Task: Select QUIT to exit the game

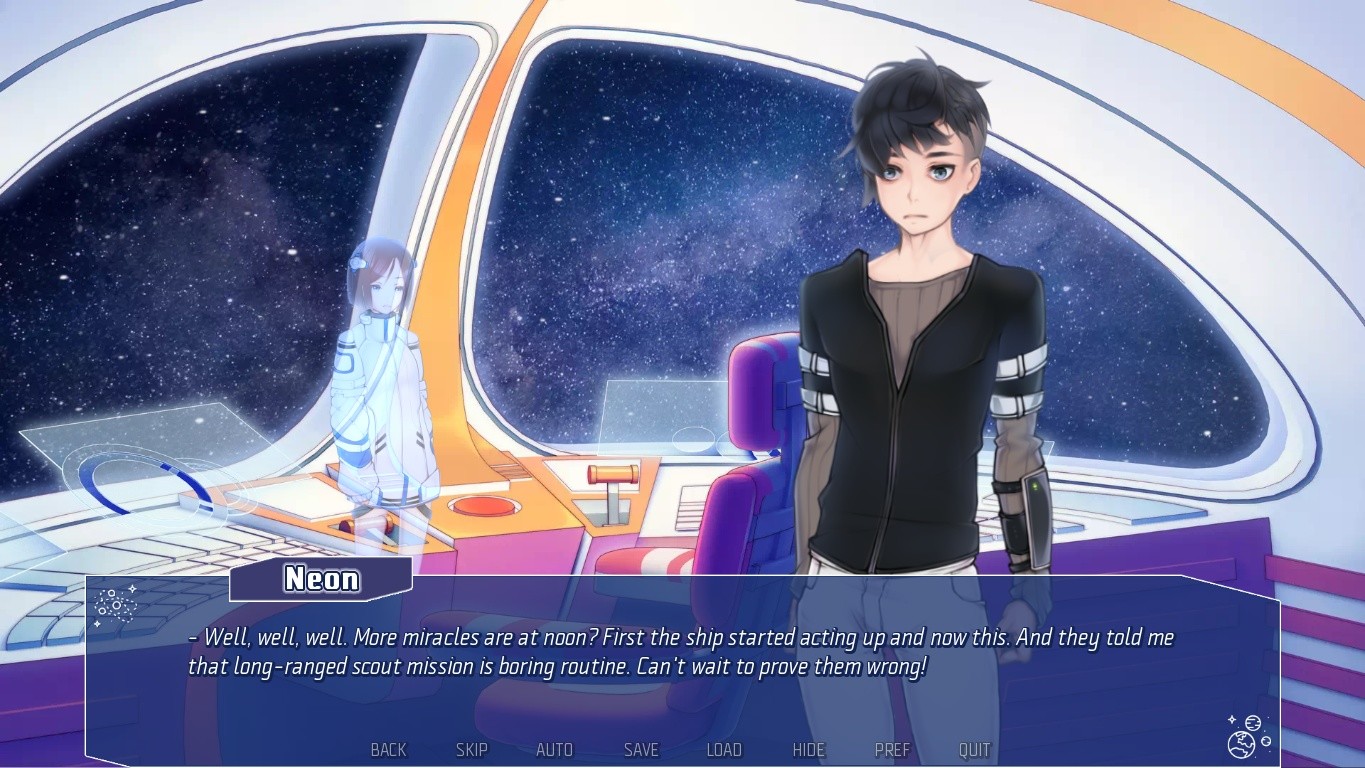Action: [x=974, y=749]
